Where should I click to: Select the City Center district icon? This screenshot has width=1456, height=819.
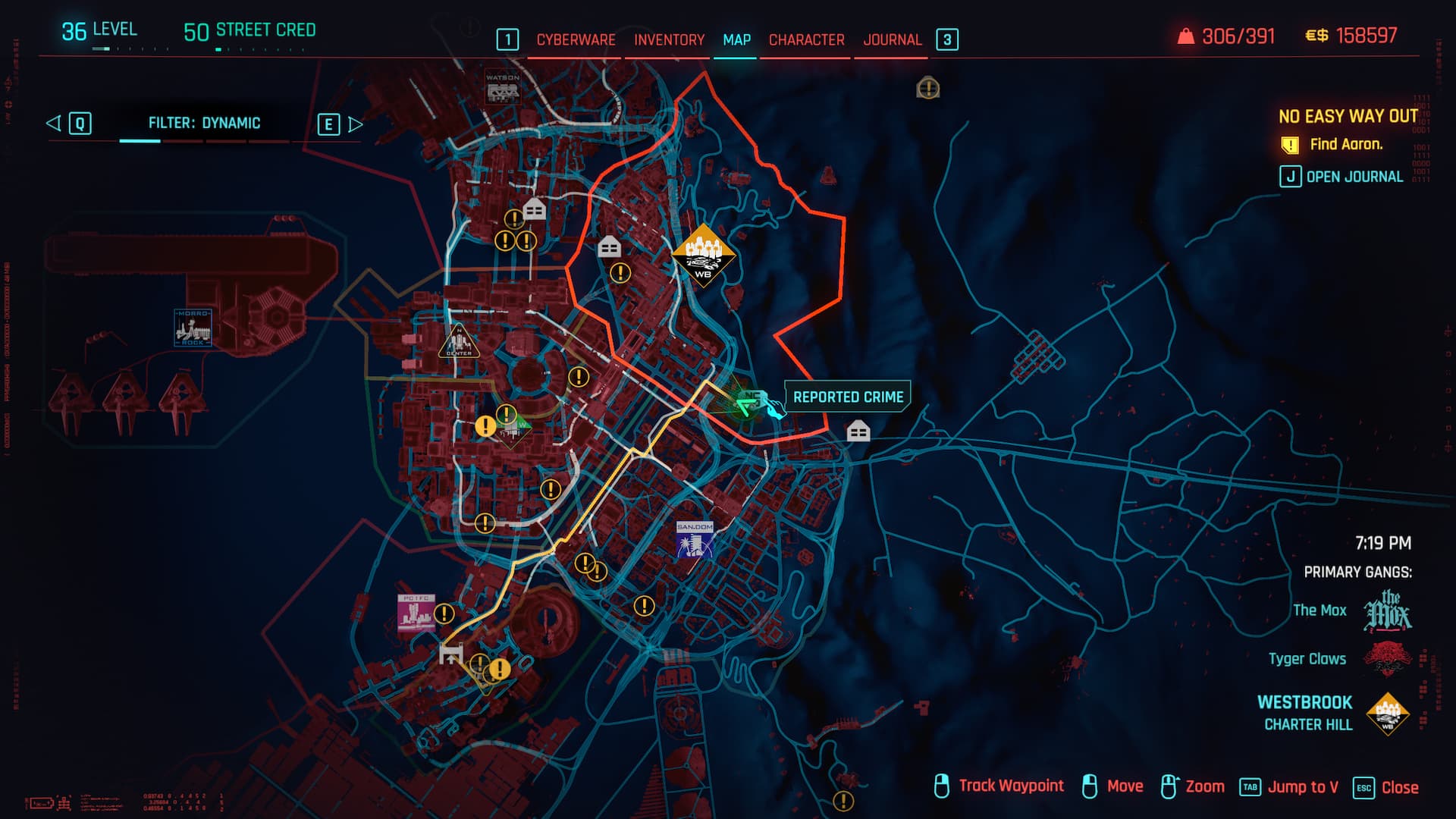(458, 343)
